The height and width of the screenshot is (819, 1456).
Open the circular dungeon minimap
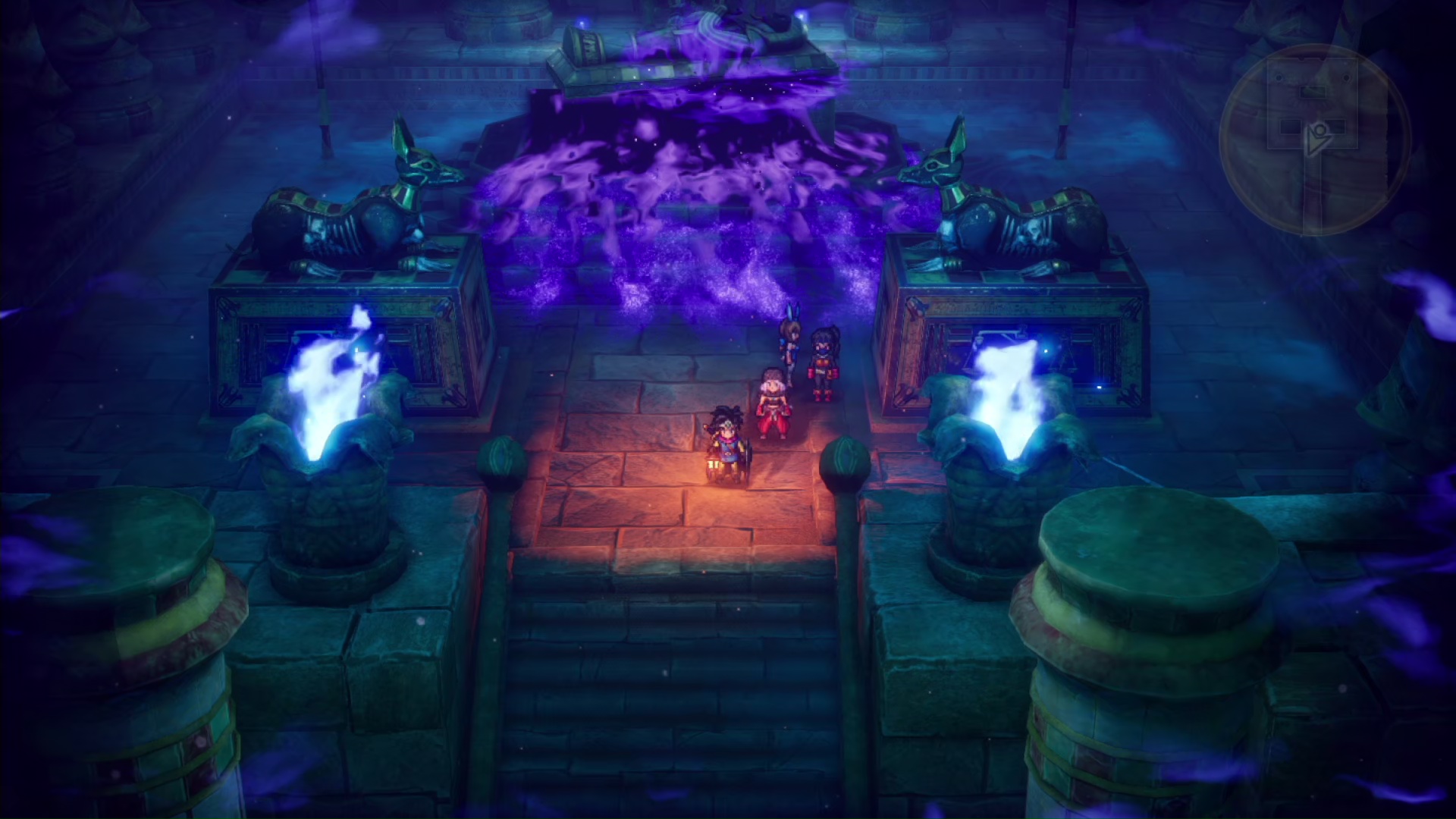[1313, 140]
